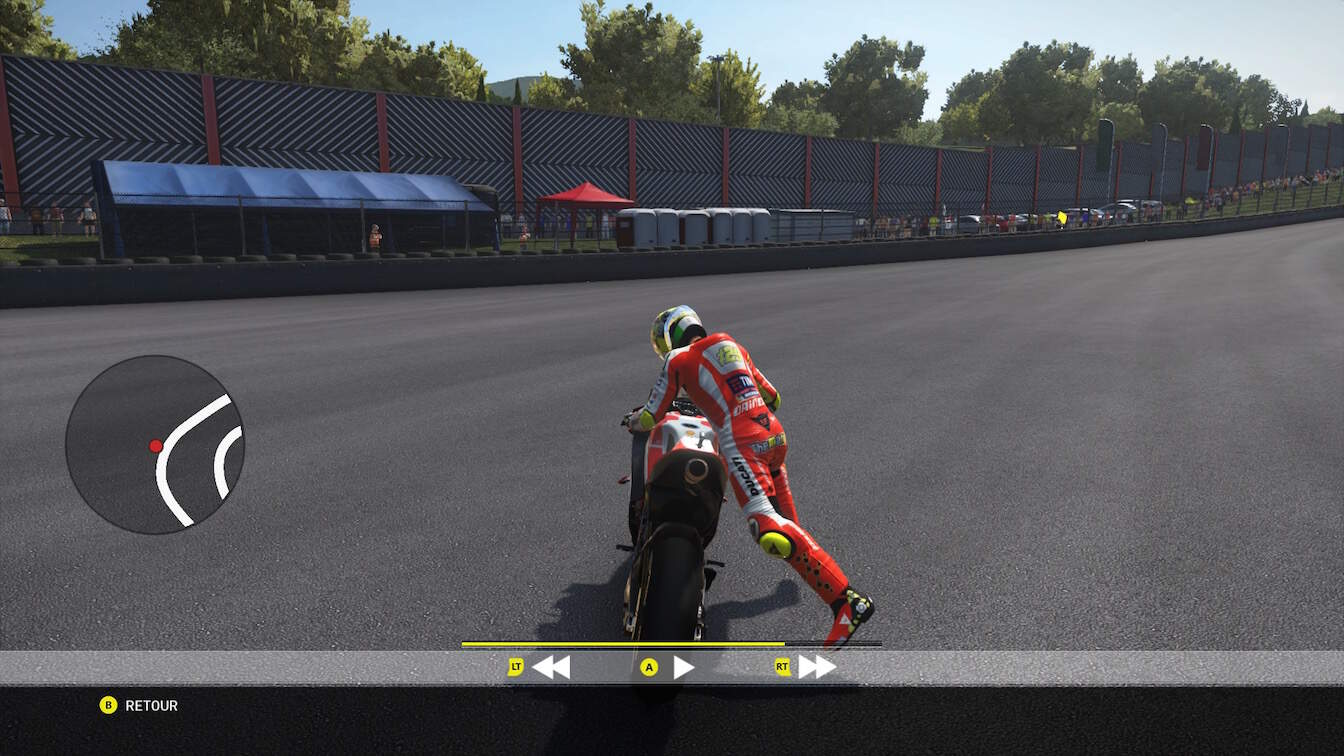Play the replay with the triangle button
The width and height of the screenshot is (1344, 756).
coord(683,667)
